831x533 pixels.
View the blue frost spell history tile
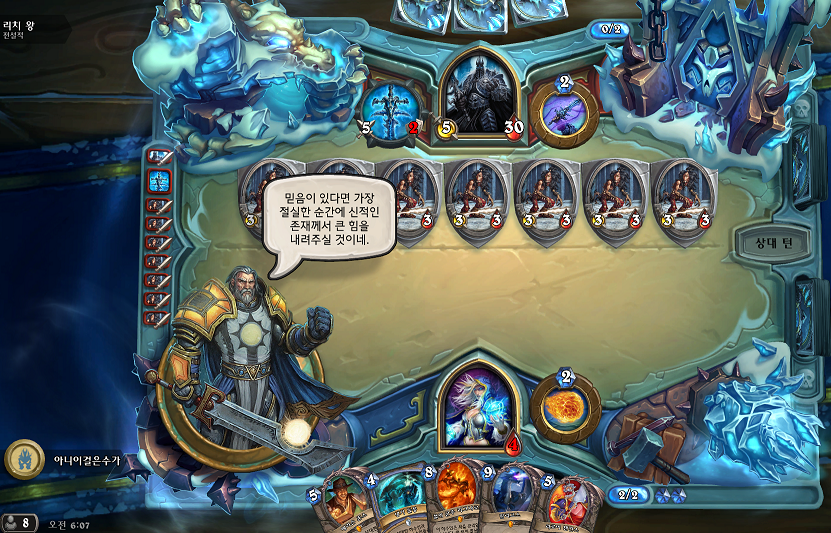click(159, 181)
